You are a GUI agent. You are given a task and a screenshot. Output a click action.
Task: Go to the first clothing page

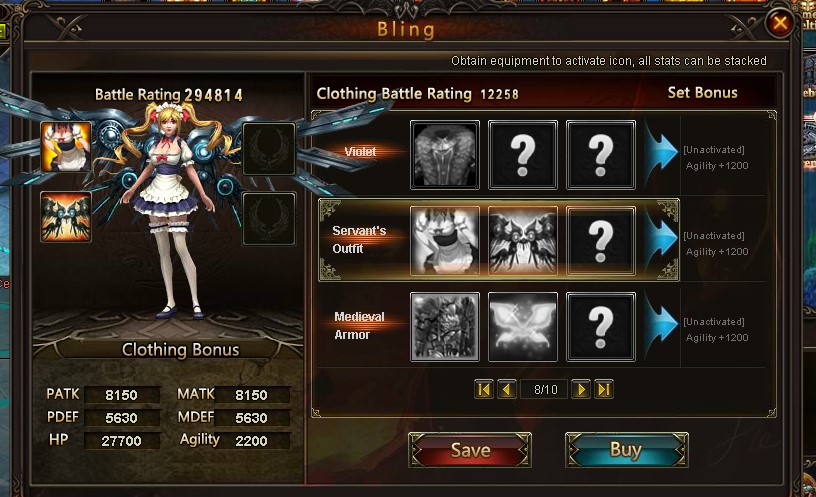tap(484, 389)
